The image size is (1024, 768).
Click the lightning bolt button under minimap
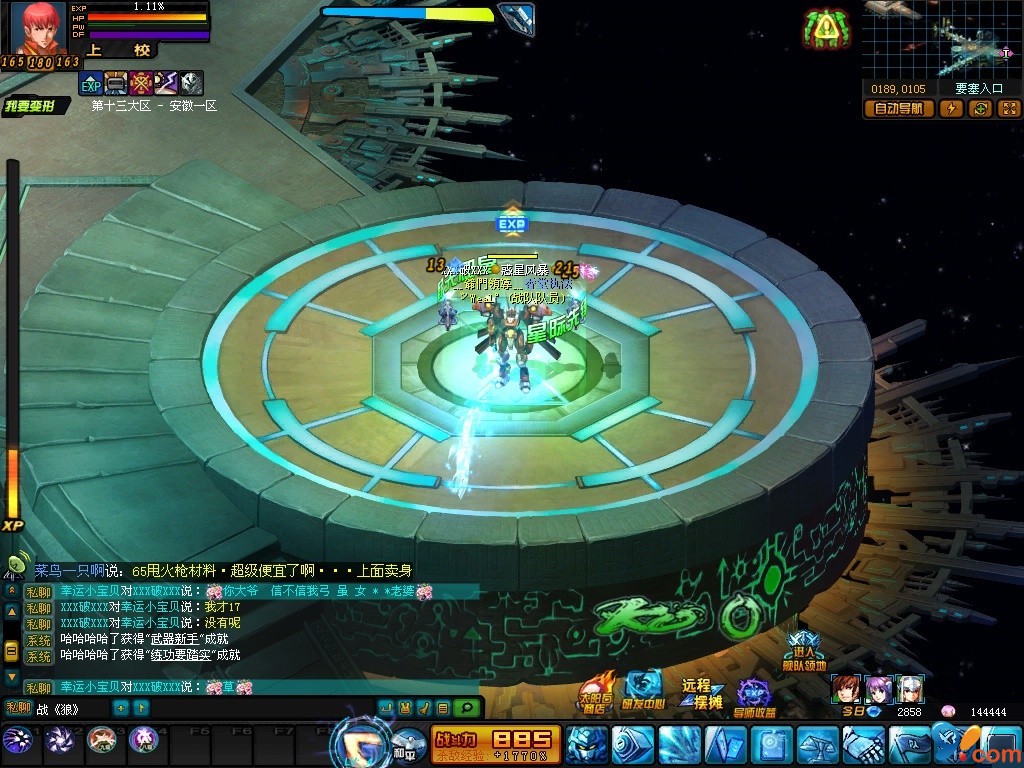point(951,109)
